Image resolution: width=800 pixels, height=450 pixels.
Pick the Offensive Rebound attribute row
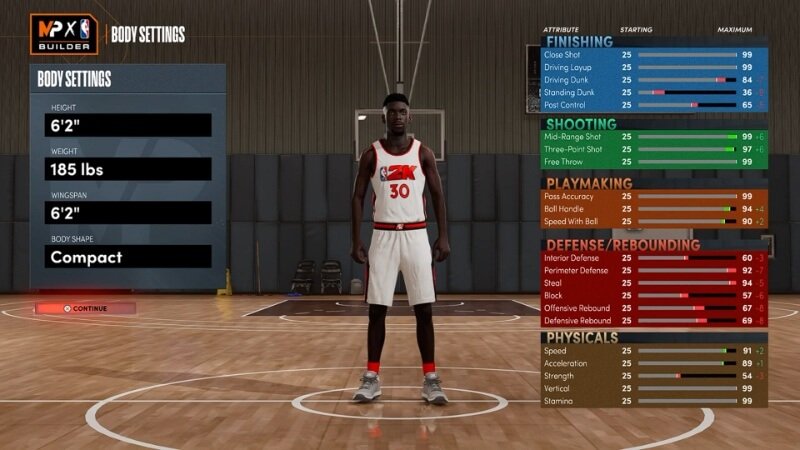(x=654, y=308)
